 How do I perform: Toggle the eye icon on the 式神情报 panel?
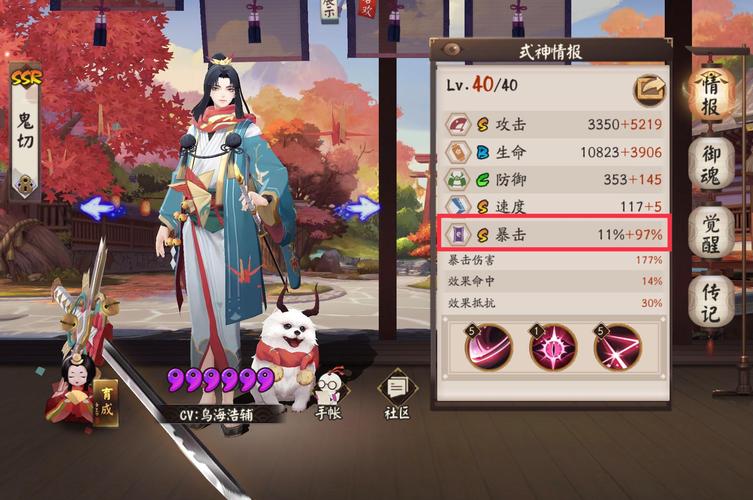tap(452, 49)
